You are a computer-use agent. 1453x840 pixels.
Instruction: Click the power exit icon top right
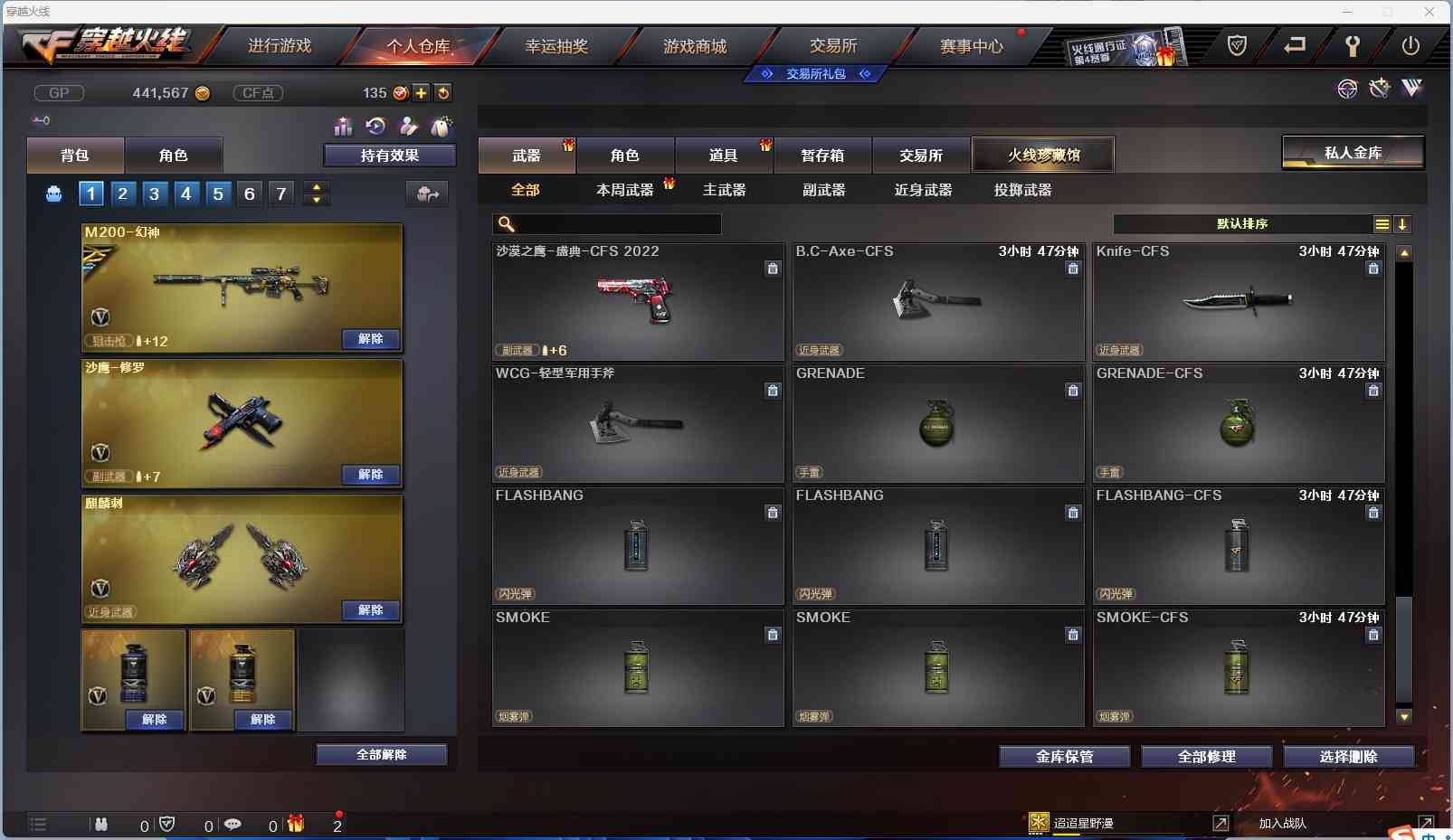1411,45
